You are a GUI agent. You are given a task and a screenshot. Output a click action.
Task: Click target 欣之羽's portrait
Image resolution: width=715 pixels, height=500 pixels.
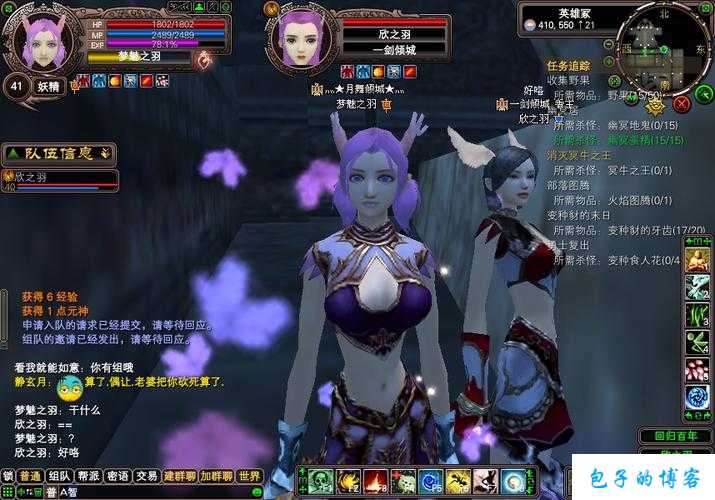tap(302, 36)
